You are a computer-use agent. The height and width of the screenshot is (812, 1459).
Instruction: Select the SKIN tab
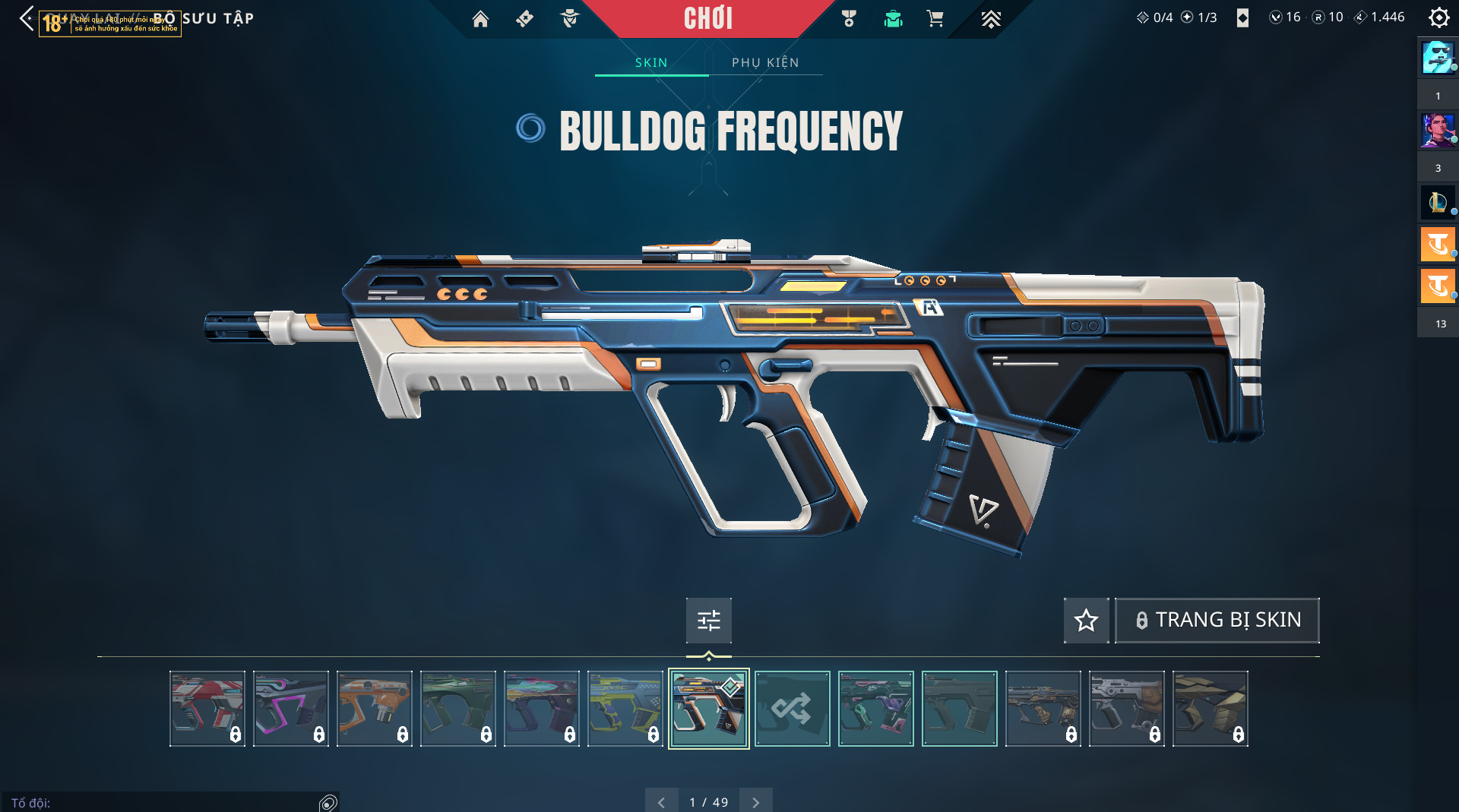click(x=651, y=62)
